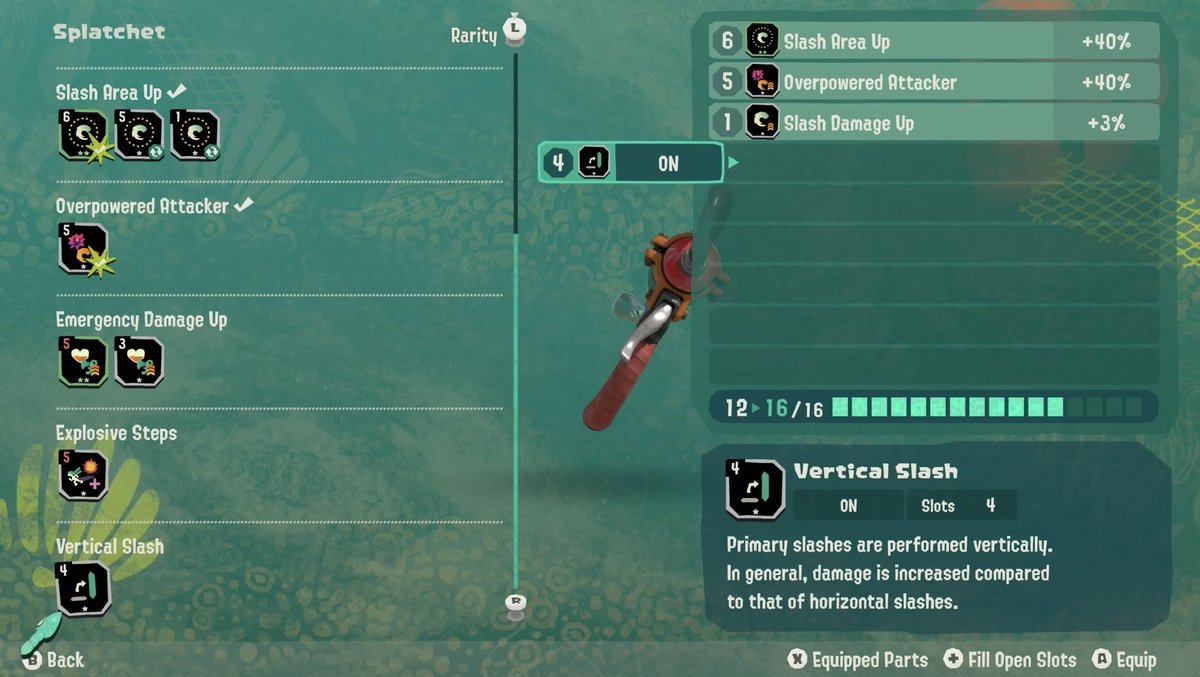Choose the level 3 Emergency Damage Up part
Viewport: 1200px width, 677px height.
coord(139,362)
